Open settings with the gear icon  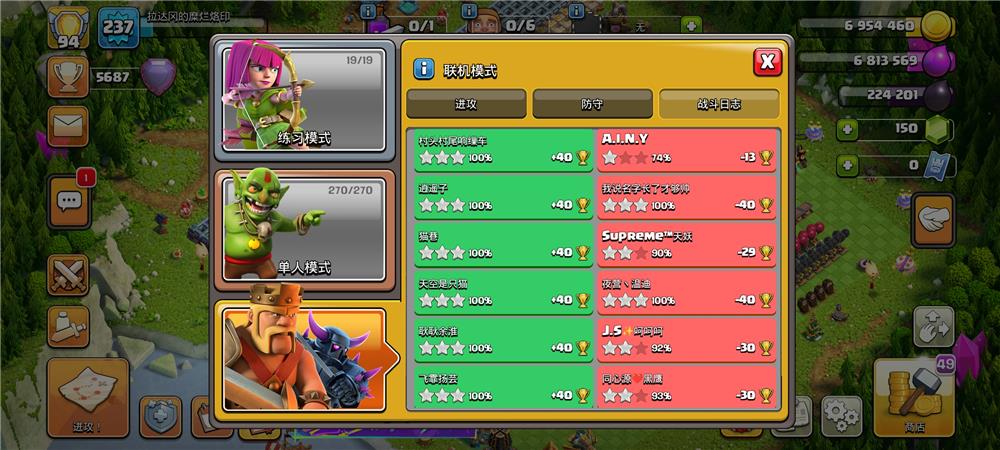(x=841, y=414)
